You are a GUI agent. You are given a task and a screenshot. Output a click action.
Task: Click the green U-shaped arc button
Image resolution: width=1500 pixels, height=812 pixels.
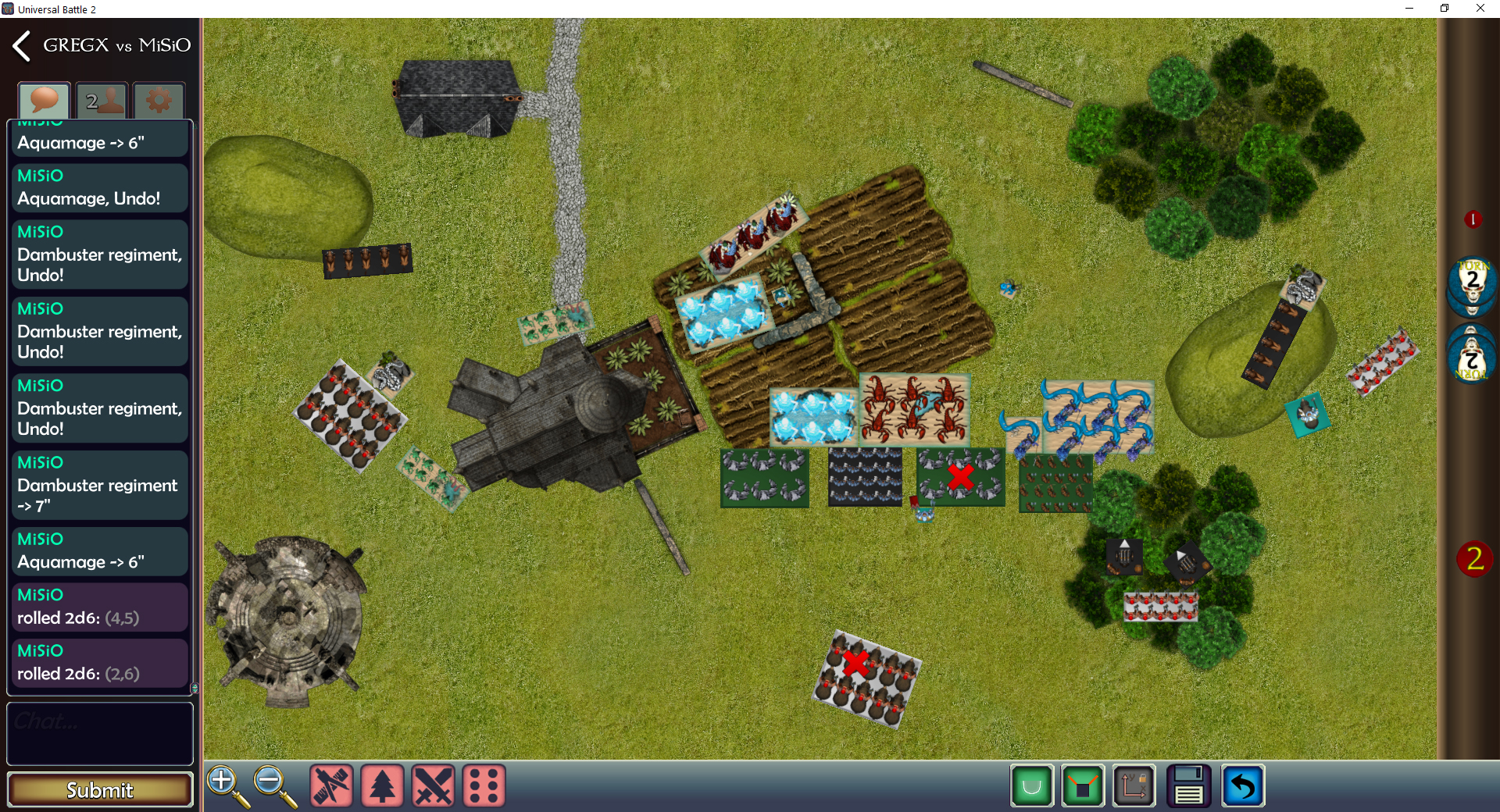tap(1032, 785)
